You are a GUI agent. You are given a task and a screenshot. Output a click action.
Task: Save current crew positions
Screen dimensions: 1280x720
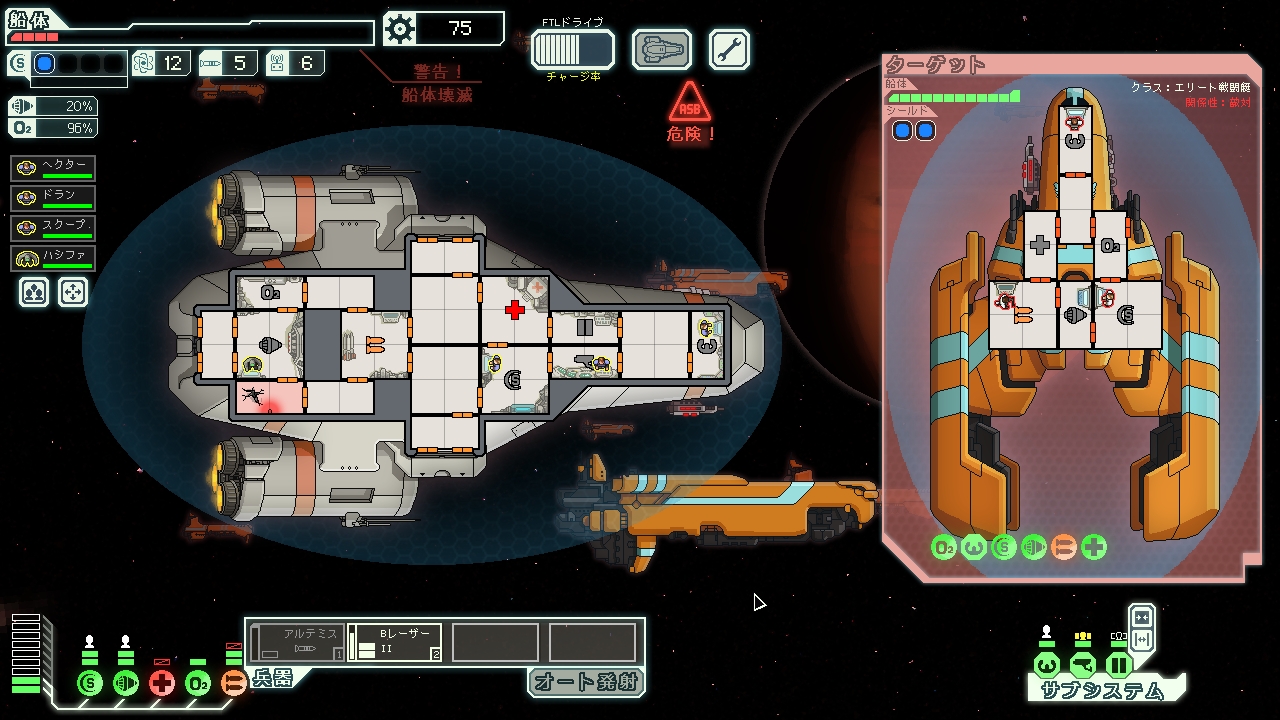[34, 292]
